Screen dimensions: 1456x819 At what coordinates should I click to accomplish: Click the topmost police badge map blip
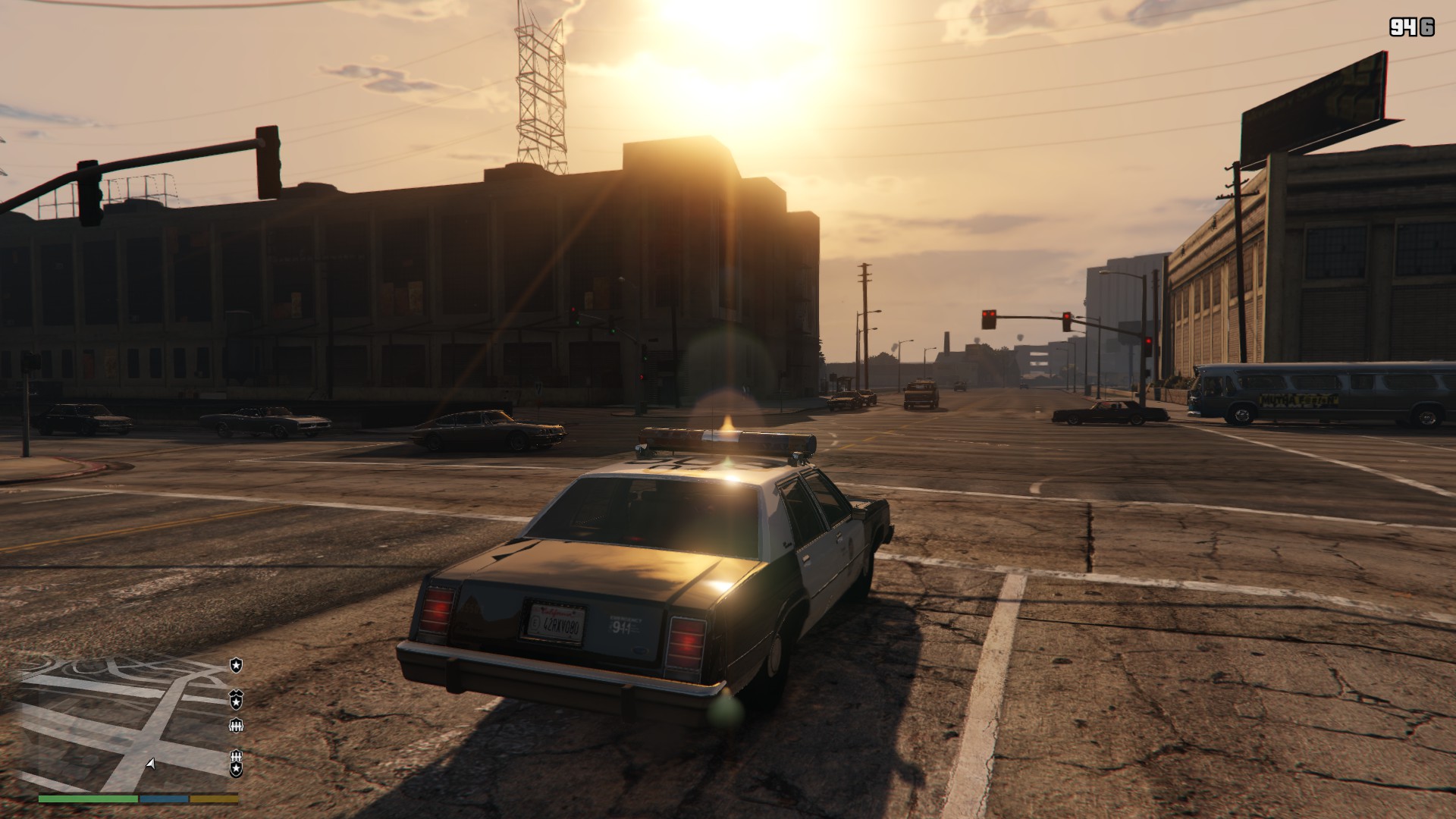pyautogui.click(x=237, y=665)
